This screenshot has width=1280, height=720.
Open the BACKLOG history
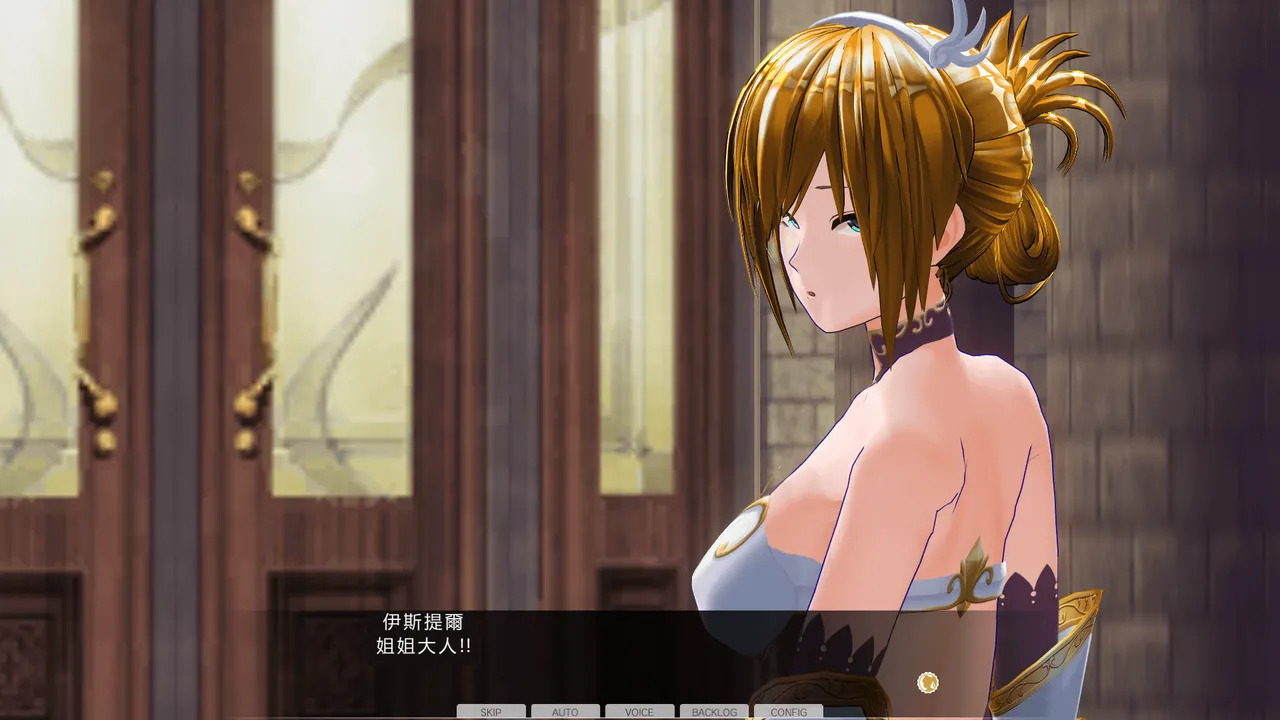point(714,712)
